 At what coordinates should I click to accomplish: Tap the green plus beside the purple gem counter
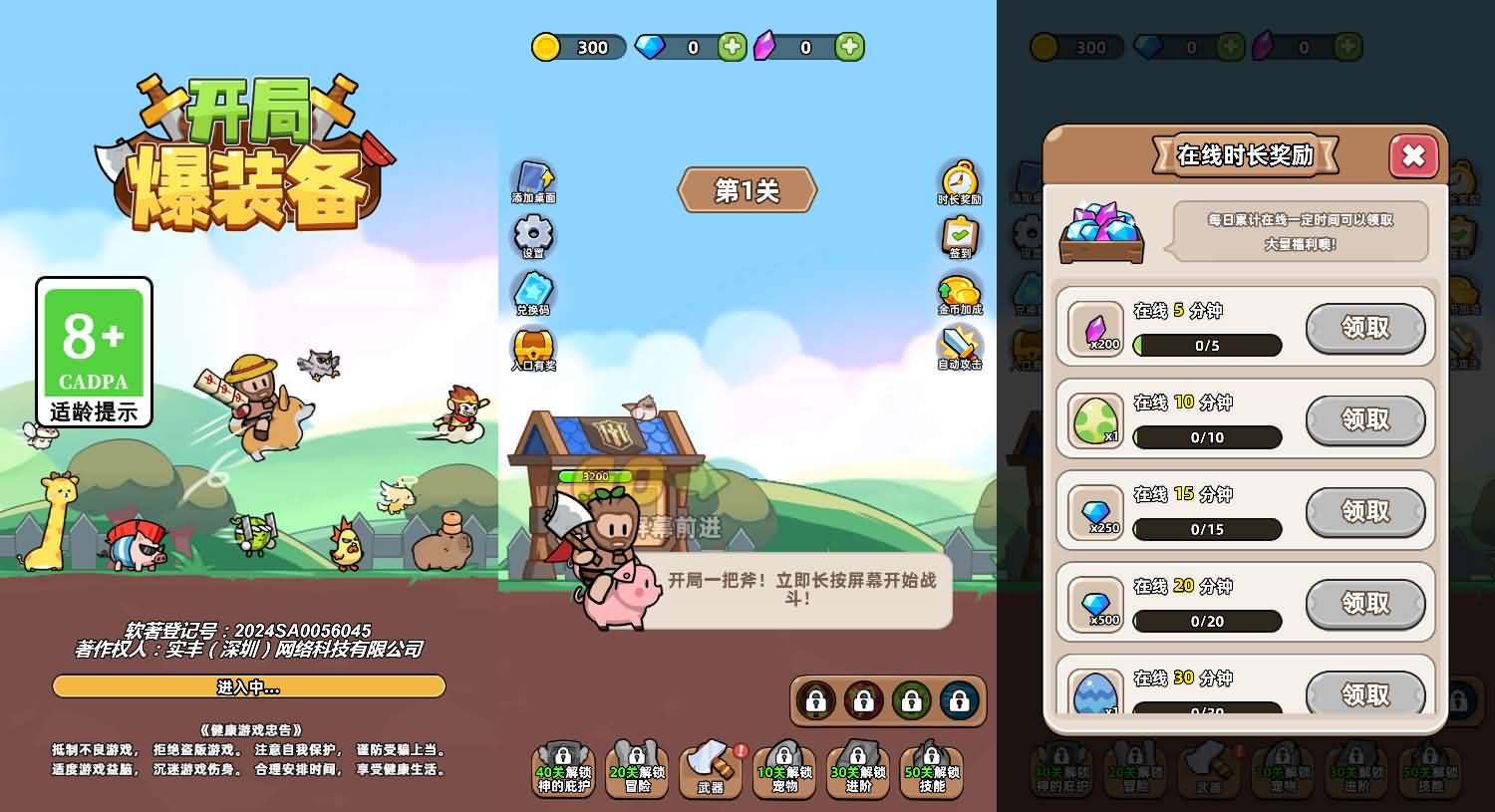click(x=848, y=46)
